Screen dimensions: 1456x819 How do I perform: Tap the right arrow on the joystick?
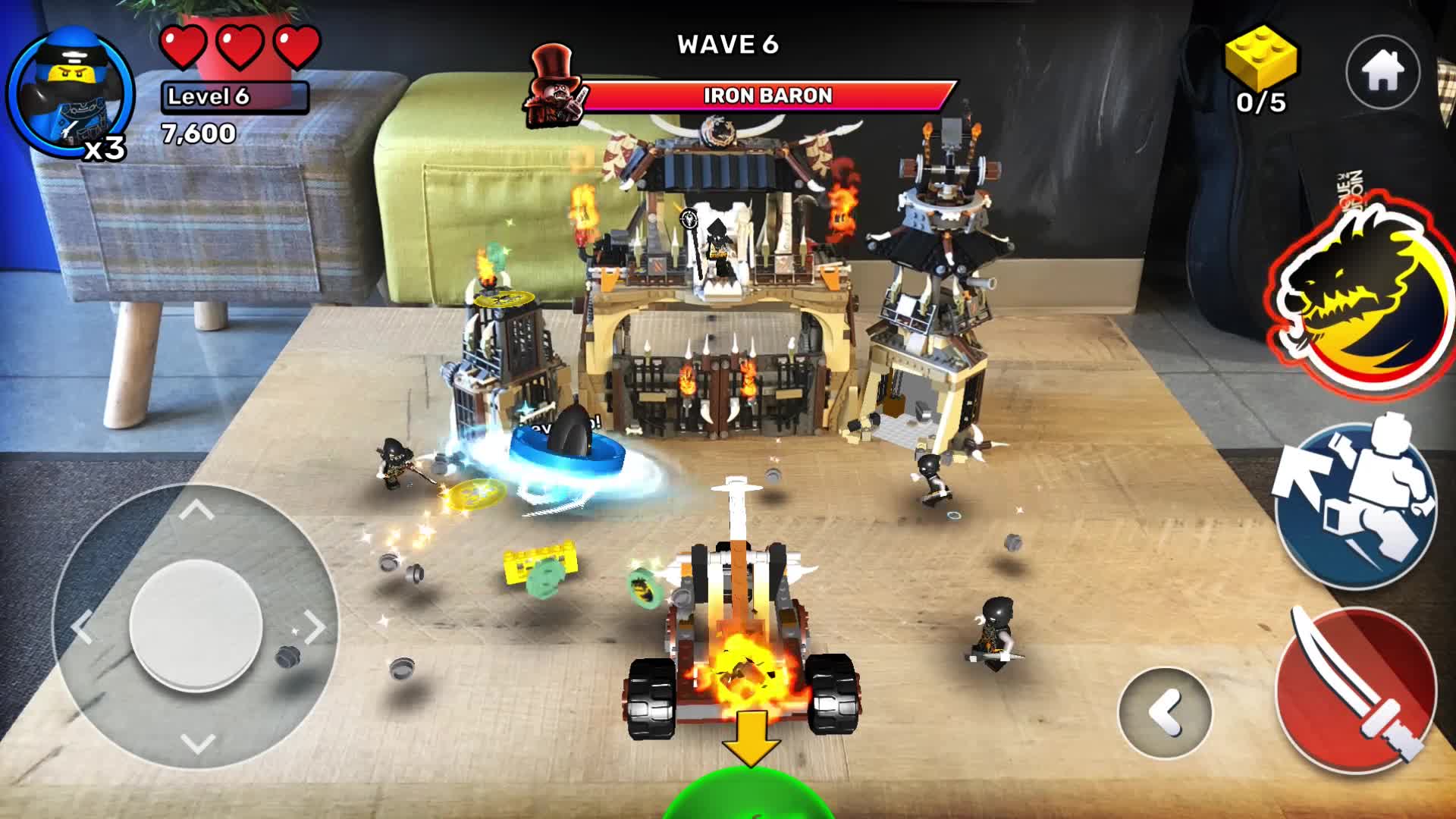coord(312,626)
